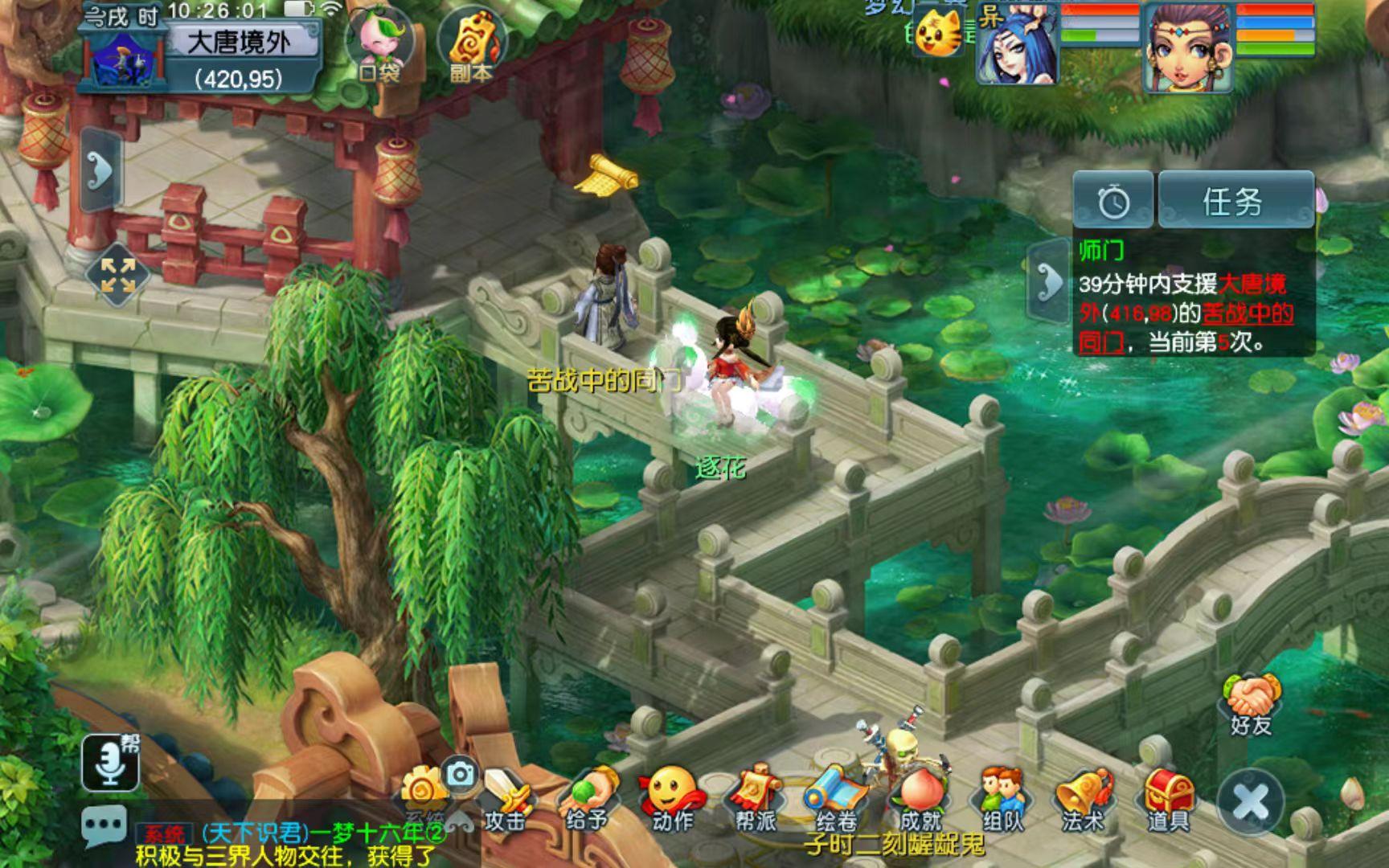
Task: Open the chat speech bubble
Action: click(104, 825)
